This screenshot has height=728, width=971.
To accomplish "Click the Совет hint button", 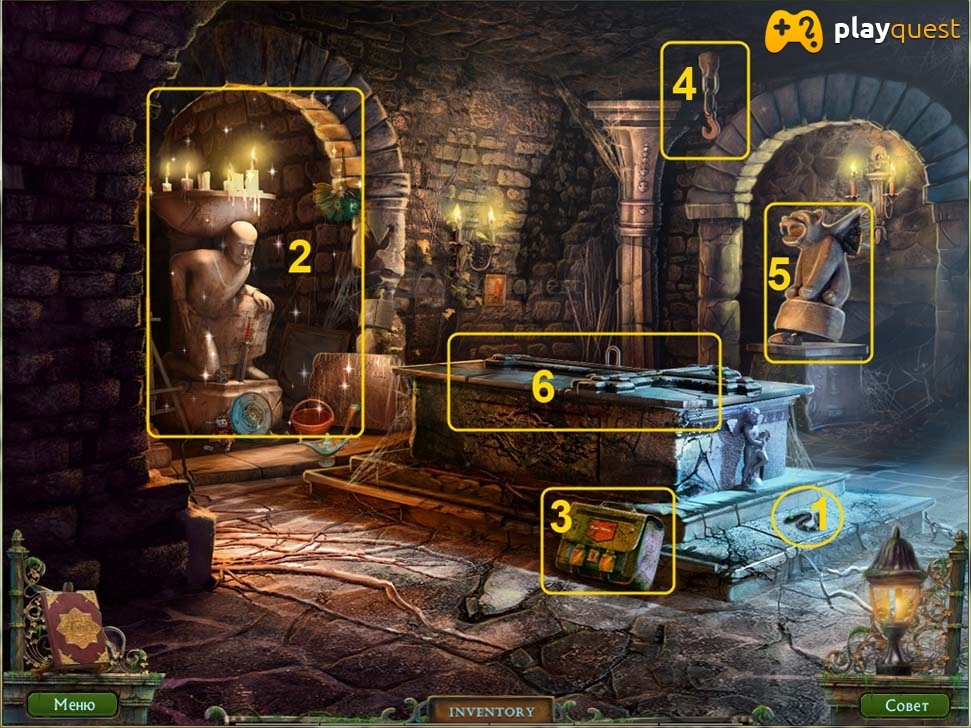I will click(x=904, y=704).
